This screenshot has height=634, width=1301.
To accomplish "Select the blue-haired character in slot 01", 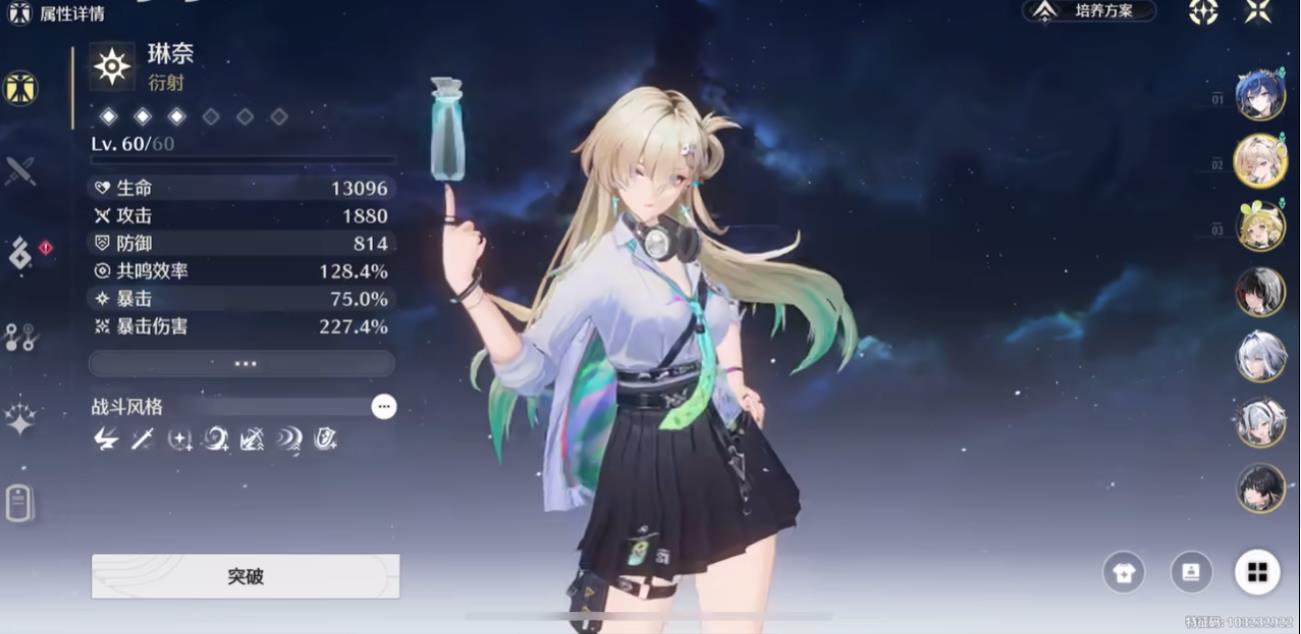I will [x=1260, y=95].
